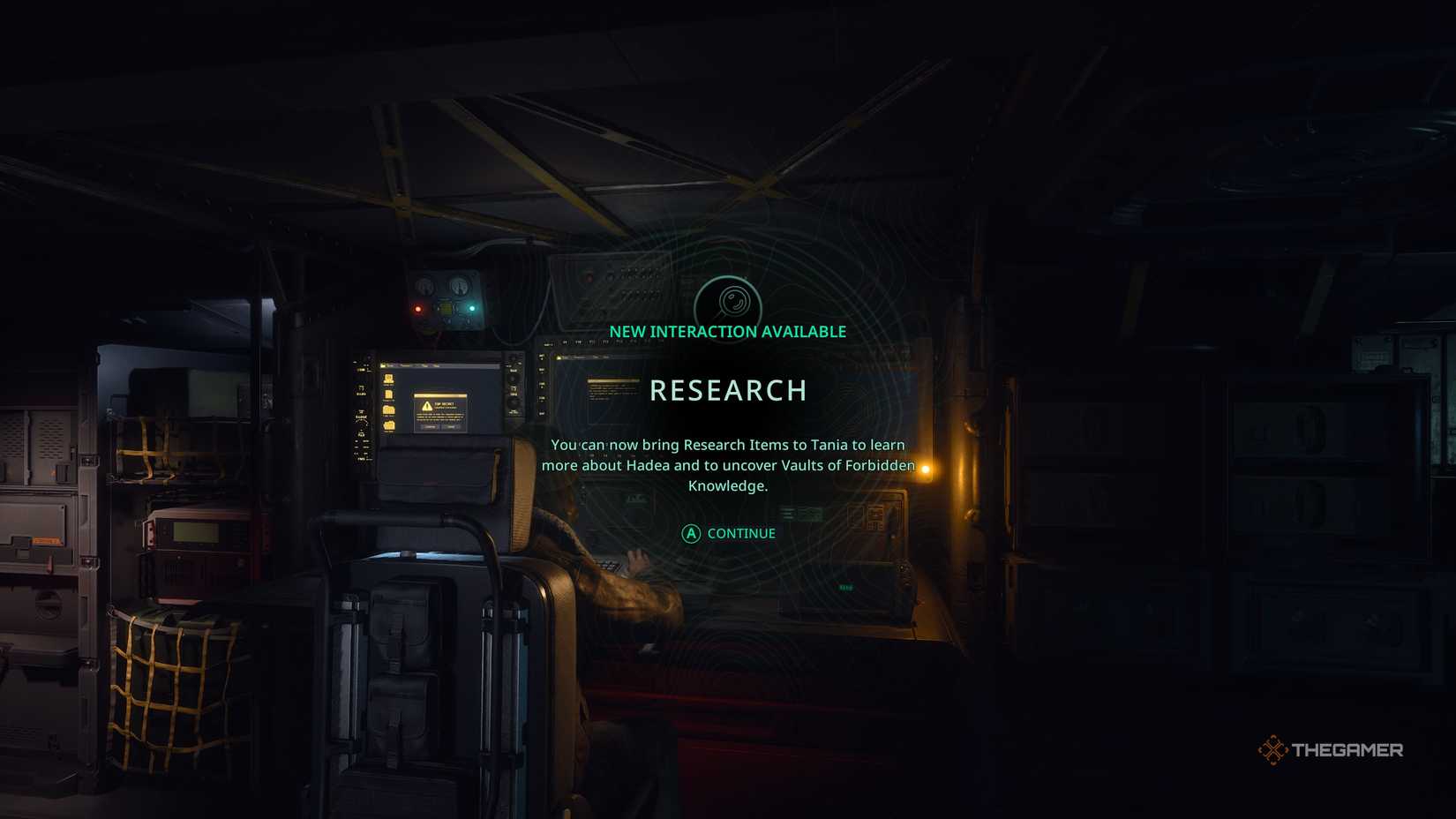Click the warning triangle in the Top Secret dialog
This screenshot has width=1456, height=819.
click(427, 406)
